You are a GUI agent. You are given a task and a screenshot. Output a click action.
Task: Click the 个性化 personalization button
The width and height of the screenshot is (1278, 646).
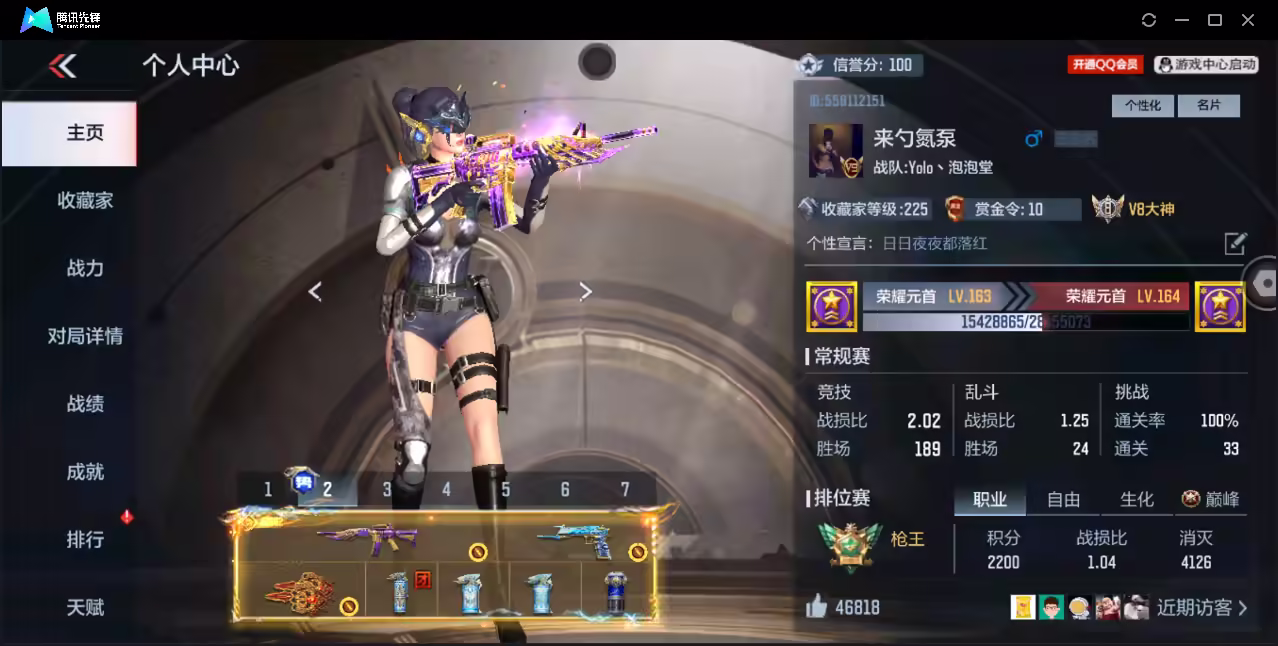tap(1142, 105)
